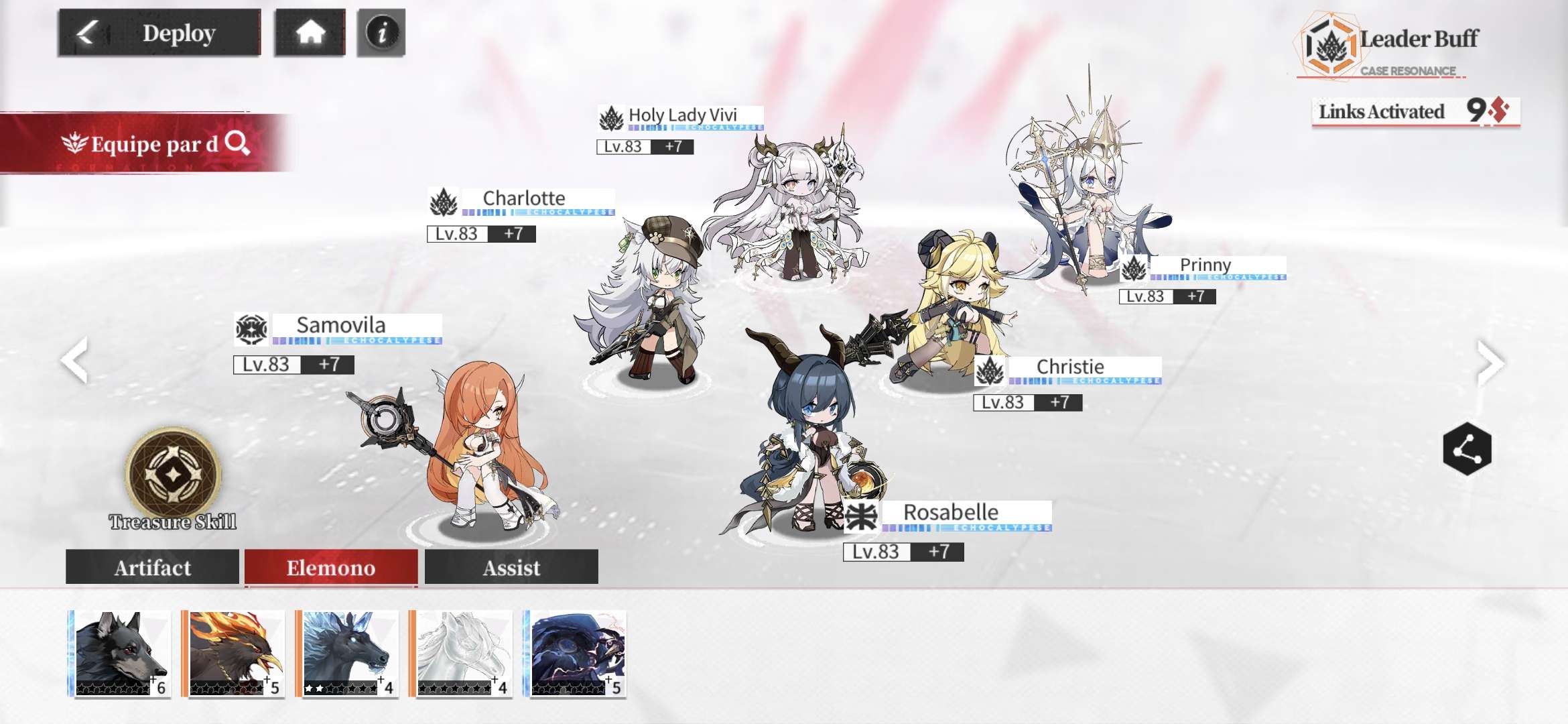Viewport: 1568px width, 724px height.
Task: View the Links Activated details
Action: click(1415, 111)
